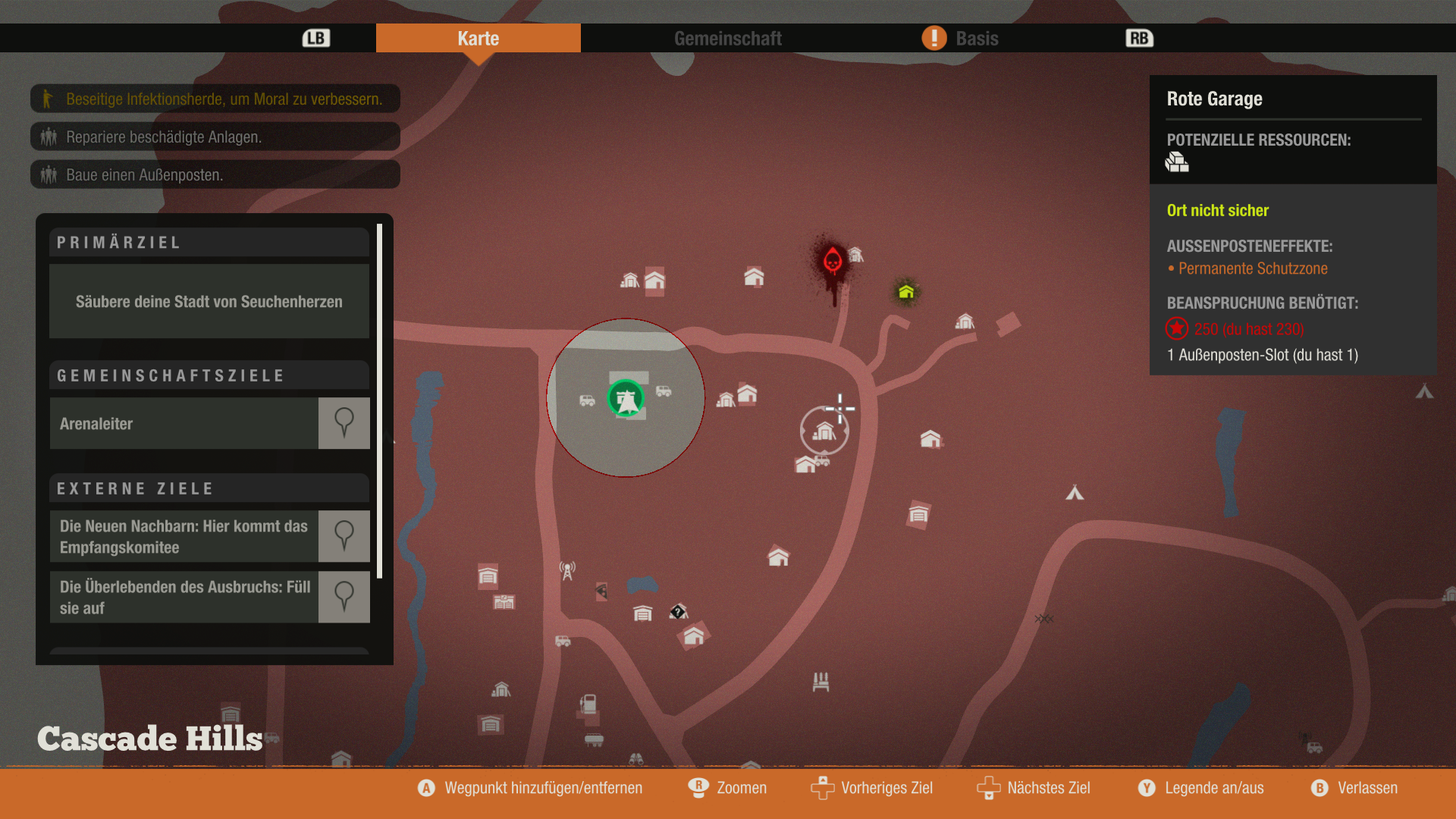Image resolution: width=1456 pixels, height=819 pixels.
Task: Select the circled Rote Garage map marker
Action: [x=824, y=431]
